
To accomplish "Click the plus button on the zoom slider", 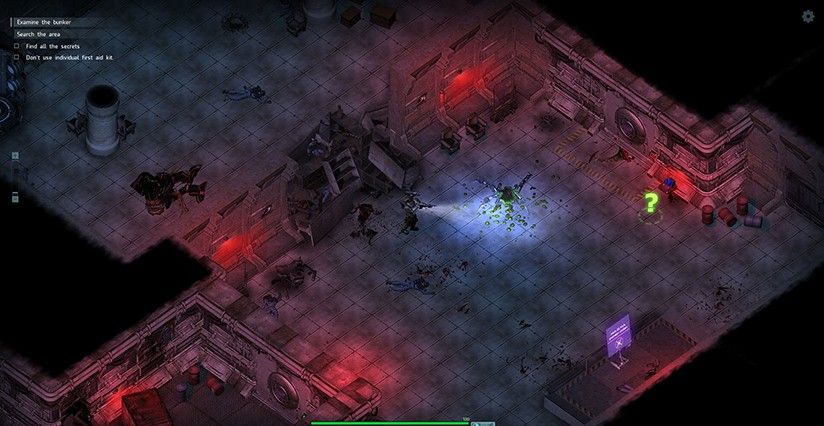I will [x=15, y=157].
